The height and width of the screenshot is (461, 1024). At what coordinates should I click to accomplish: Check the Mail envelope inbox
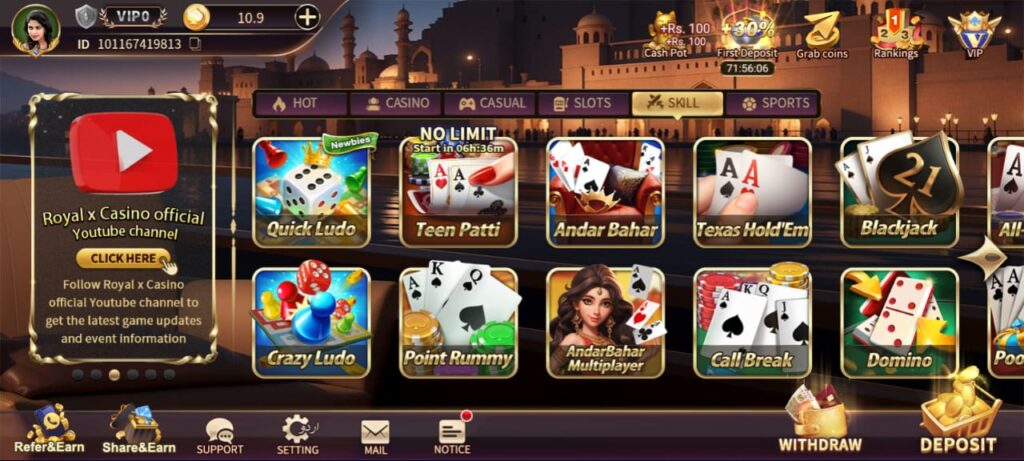click(375, 434)
